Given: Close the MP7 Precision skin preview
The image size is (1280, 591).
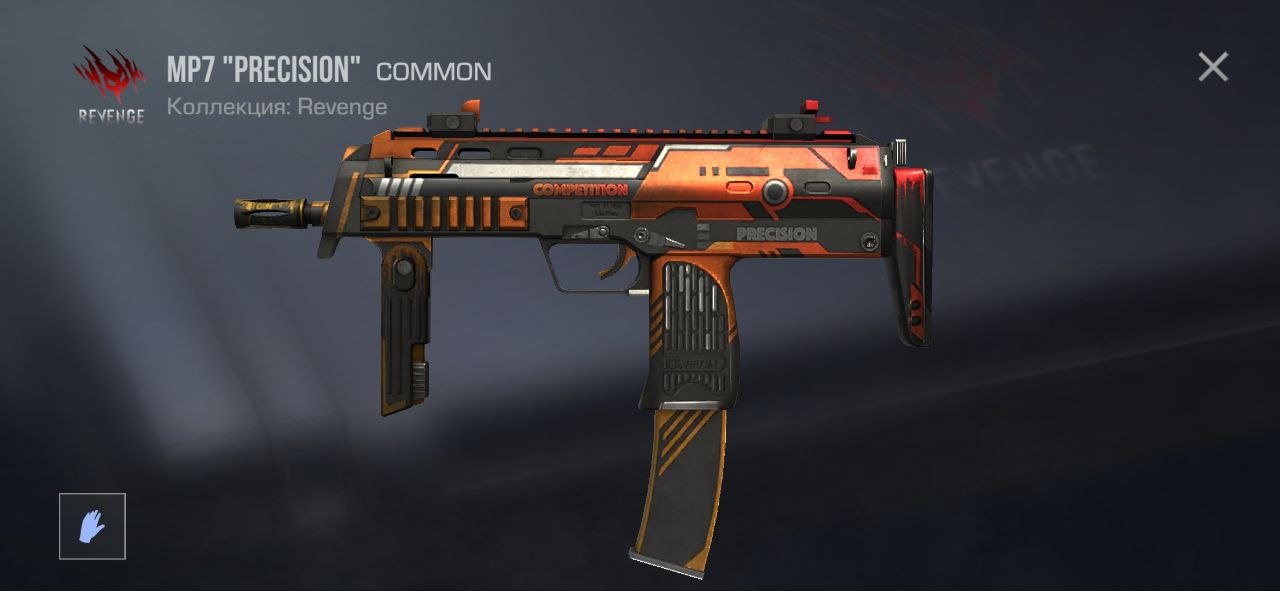Looking at the screenshot, I should (1212, 67).
